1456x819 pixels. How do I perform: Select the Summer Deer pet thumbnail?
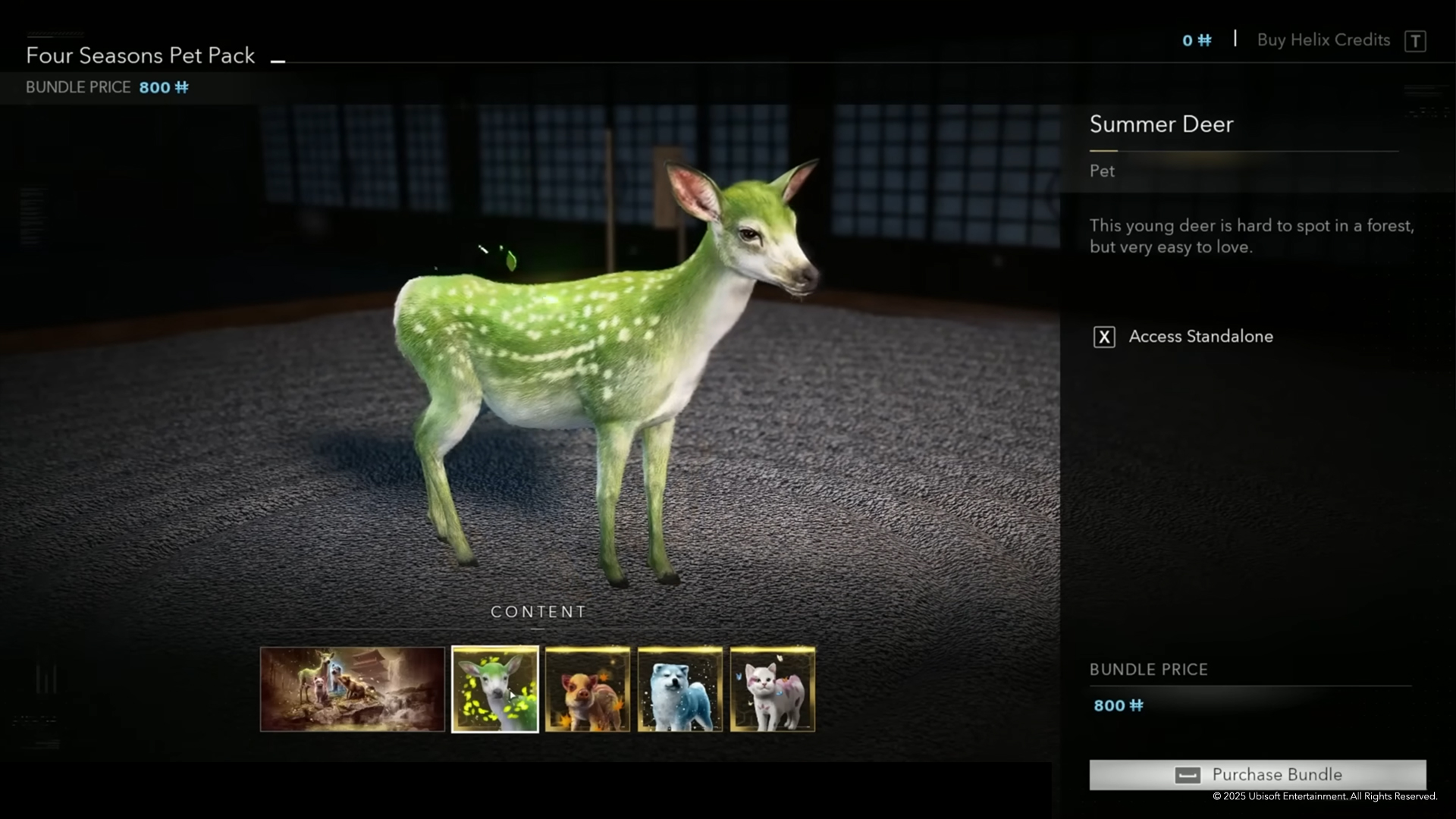pyautogui.click(x=495, y=689)
